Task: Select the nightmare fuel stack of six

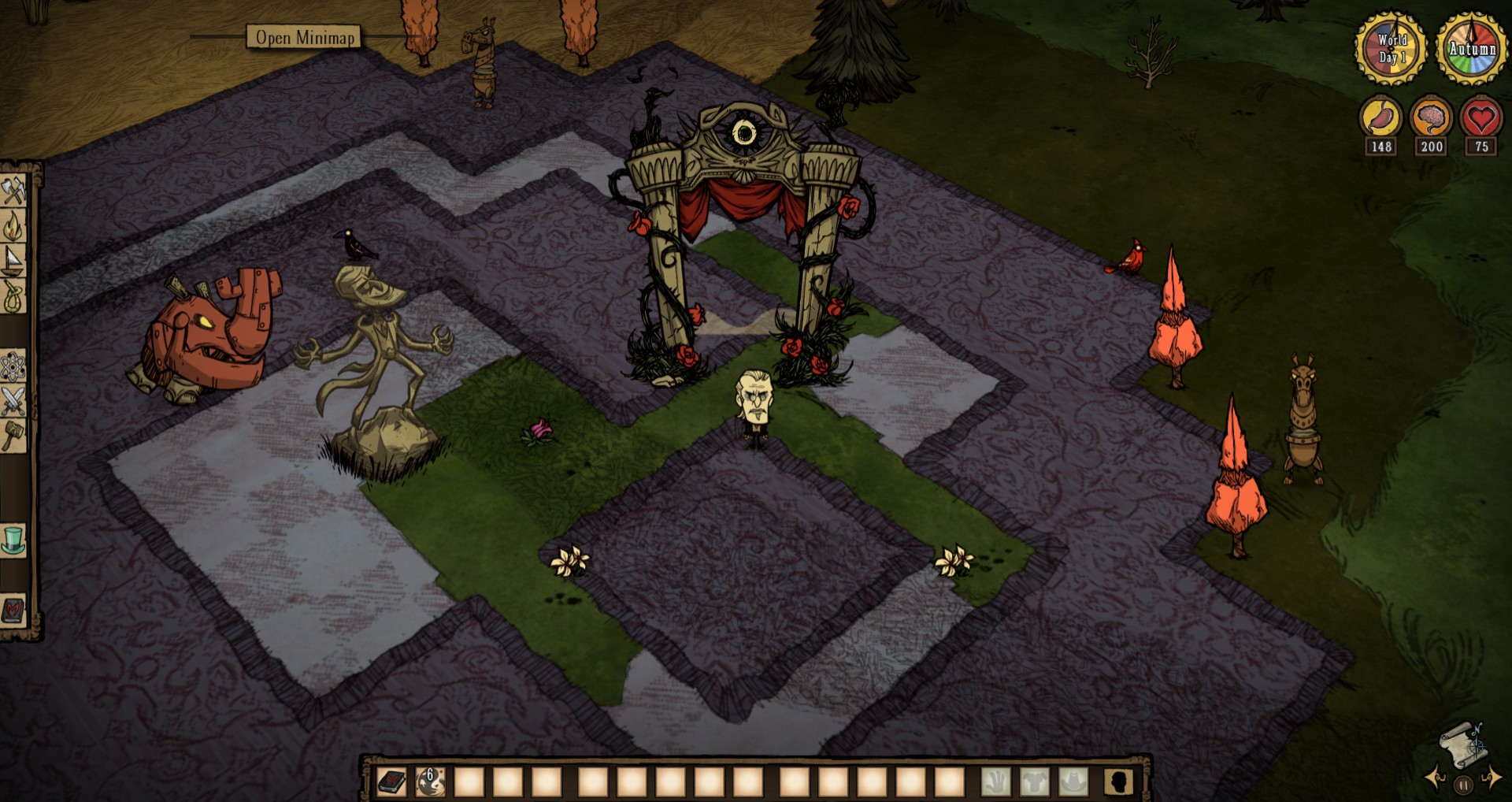Action: (x=430, y=782)
